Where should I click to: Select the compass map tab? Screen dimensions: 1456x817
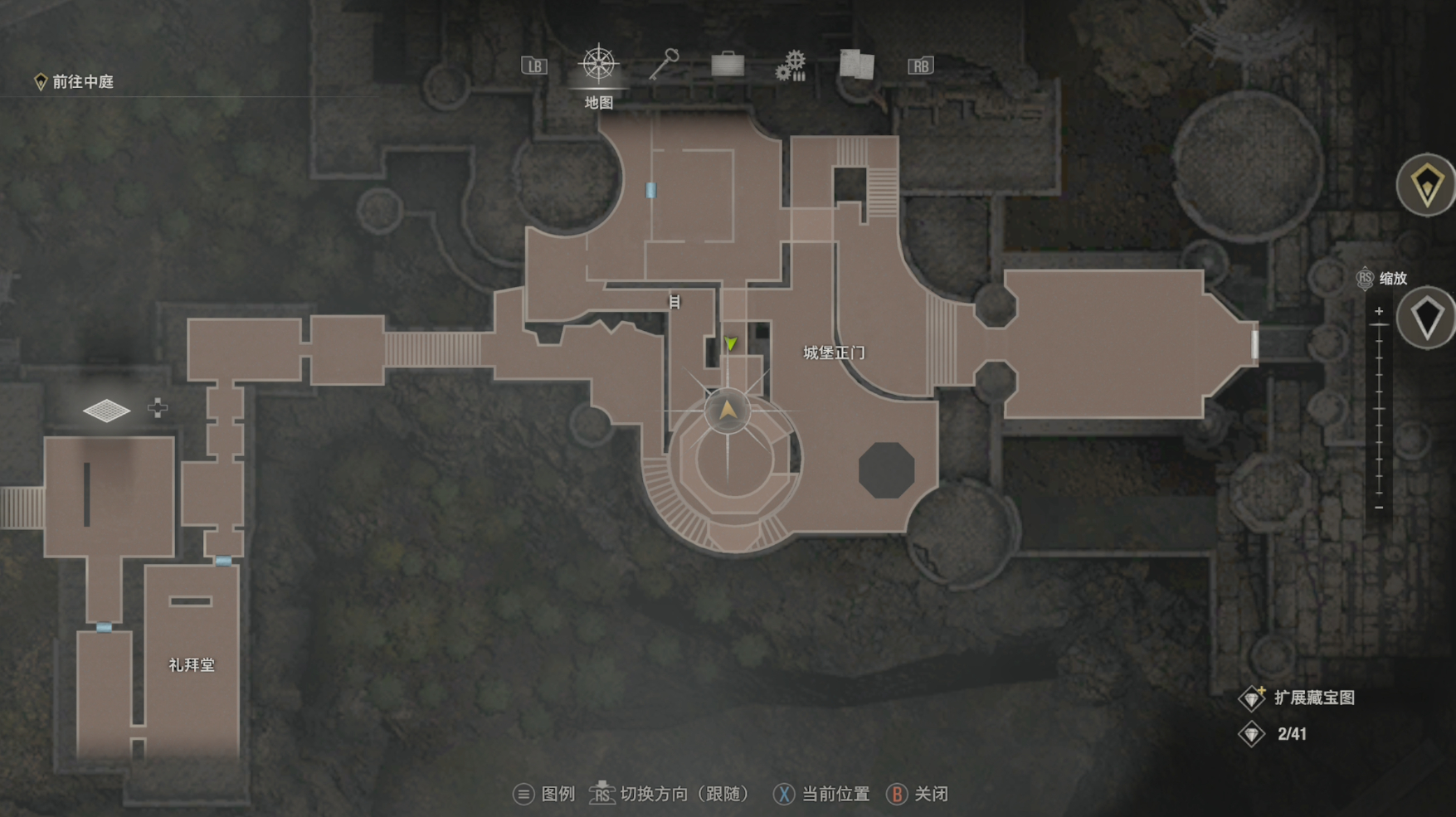598,65
